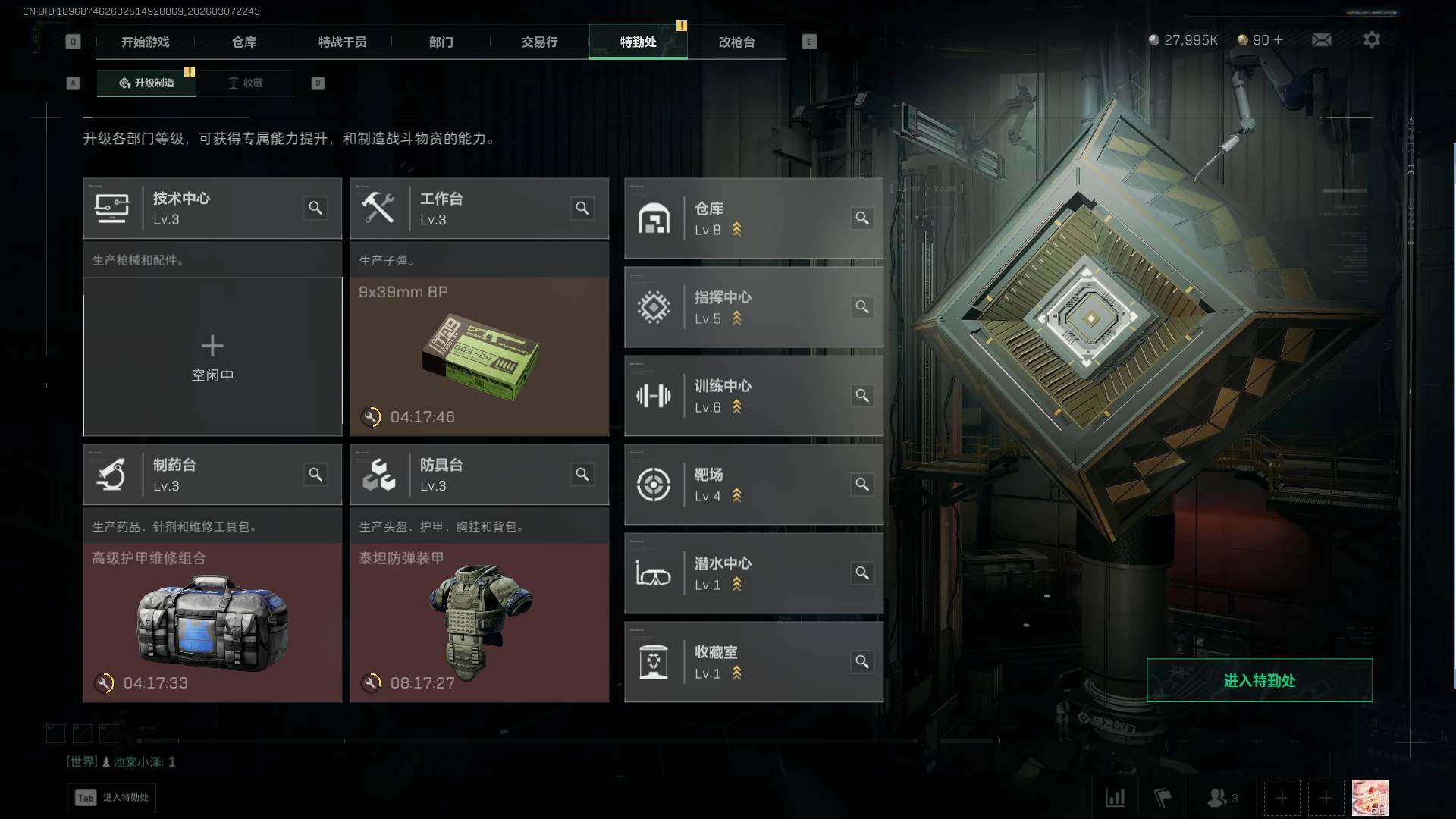Inspect the 技术中心 magnifier button
The width and height of the screenshot is (1456, 819).
(x=315, y=209)
